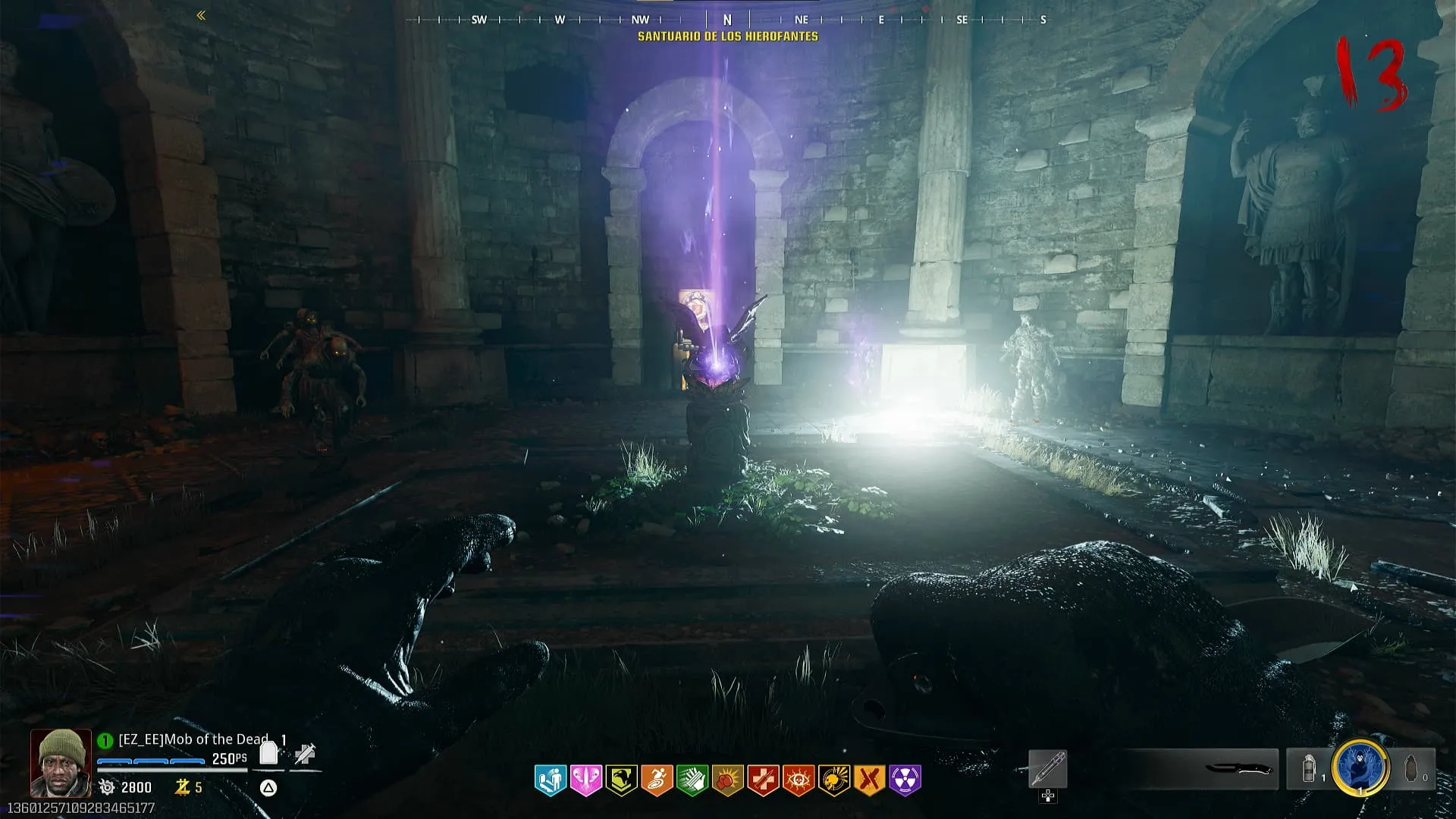Activate the blue hooded figure field upgrade
The width and height of the screenshot is (1456, 819).
(x=1360, y=767)
